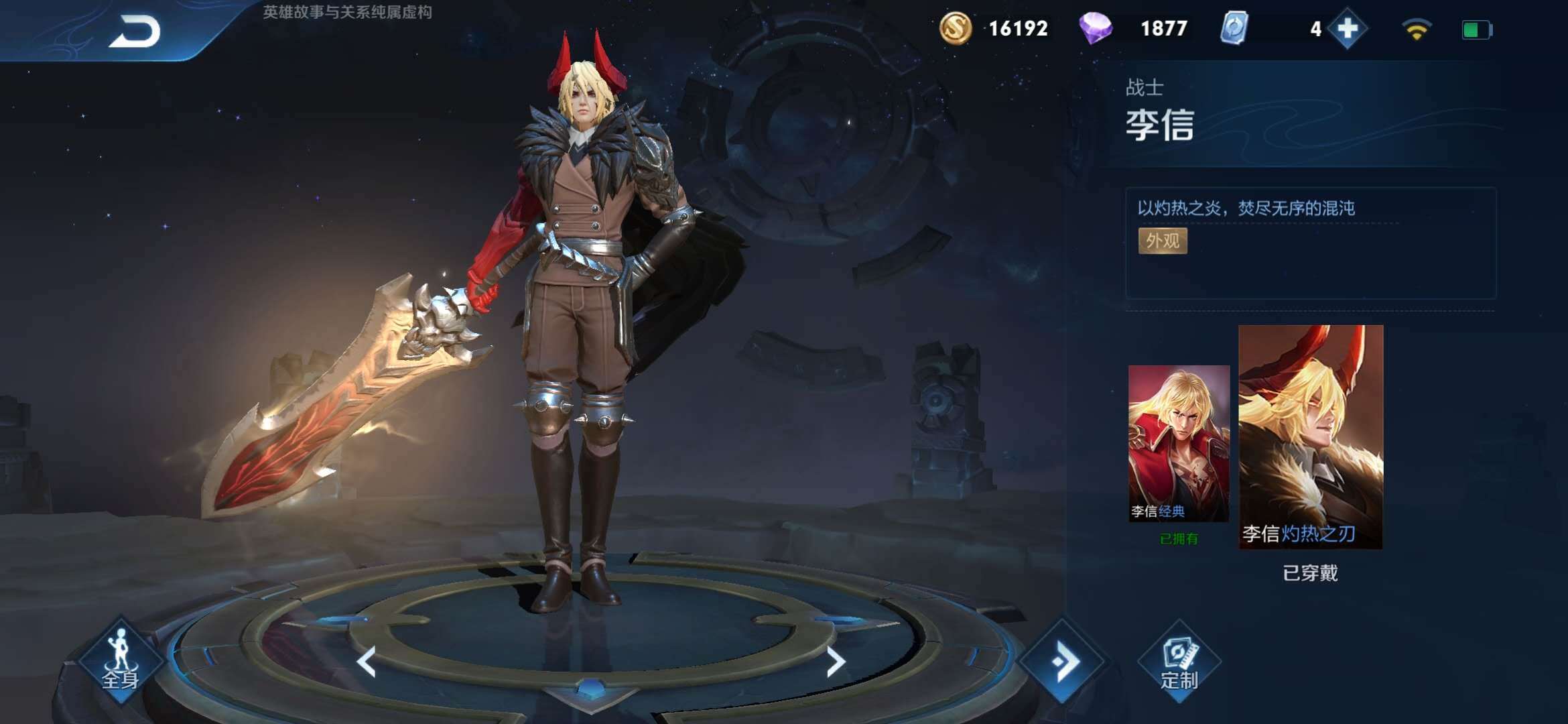1568x724 pixels.
Task: Click the 外观 appearance tag
Action: click(x=1163, y=241)
